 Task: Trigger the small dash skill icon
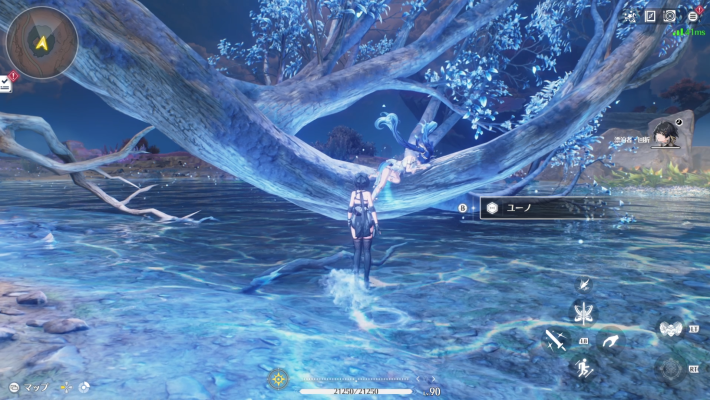(584, 285)
